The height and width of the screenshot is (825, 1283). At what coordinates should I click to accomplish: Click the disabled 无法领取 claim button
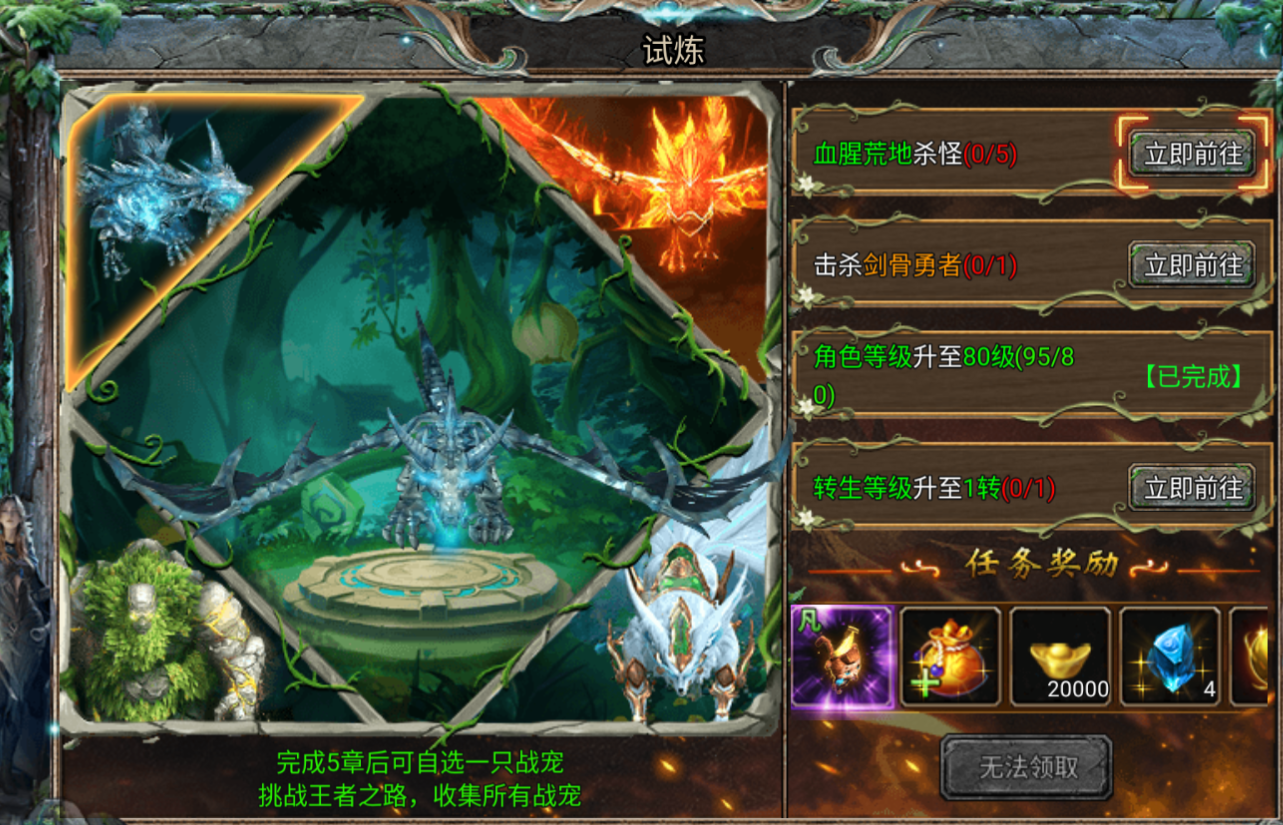point(1027,770)
